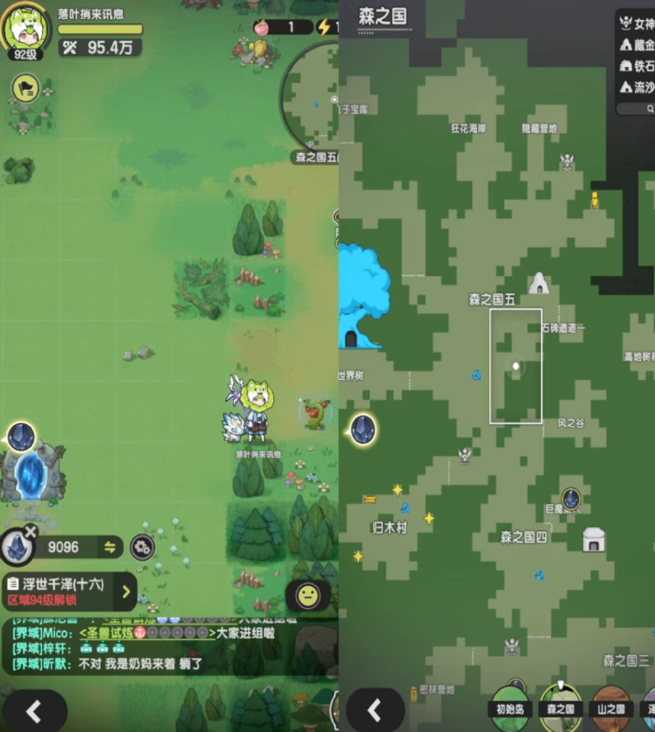Open the map legend search button
The width and height of the screenshot is (655, 732).
click(x=636, y=109)
